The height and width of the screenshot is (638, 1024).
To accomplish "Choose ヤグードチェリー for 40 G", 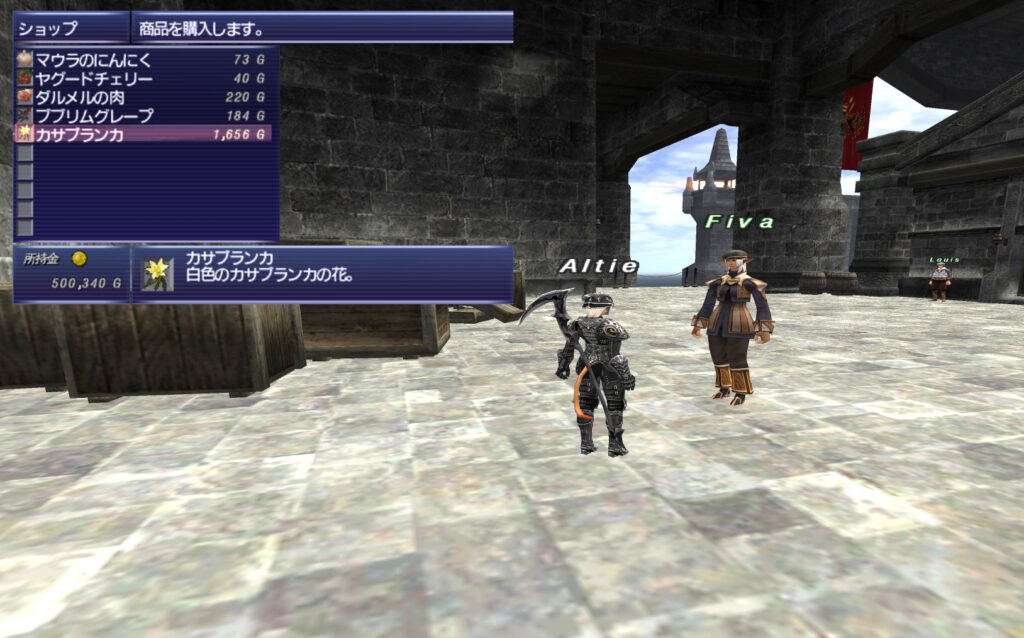I will [x=94, y=79].
